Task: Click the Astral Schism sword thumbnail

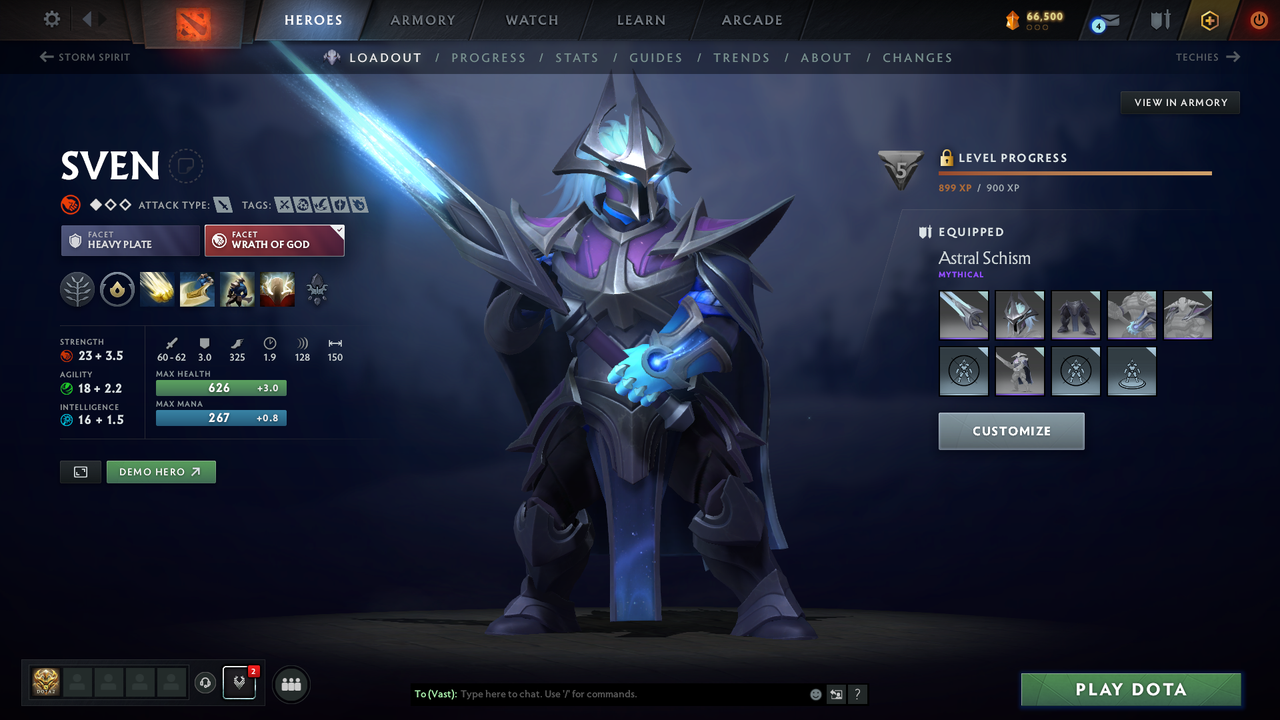Action: pyautogui.click(x=963, y=314)
